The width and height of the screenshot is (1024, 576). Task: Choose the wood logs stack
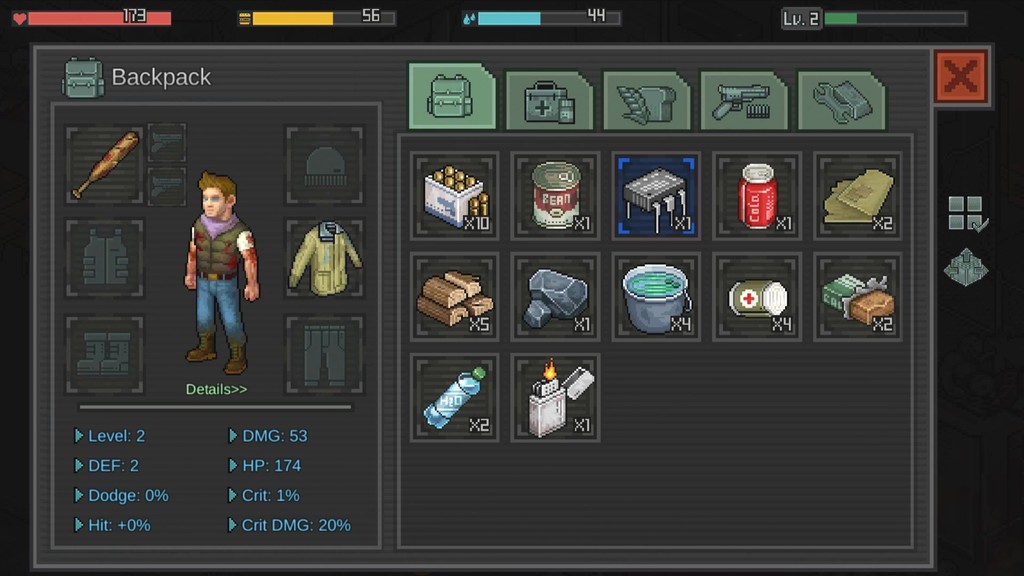tap(455, 297)
